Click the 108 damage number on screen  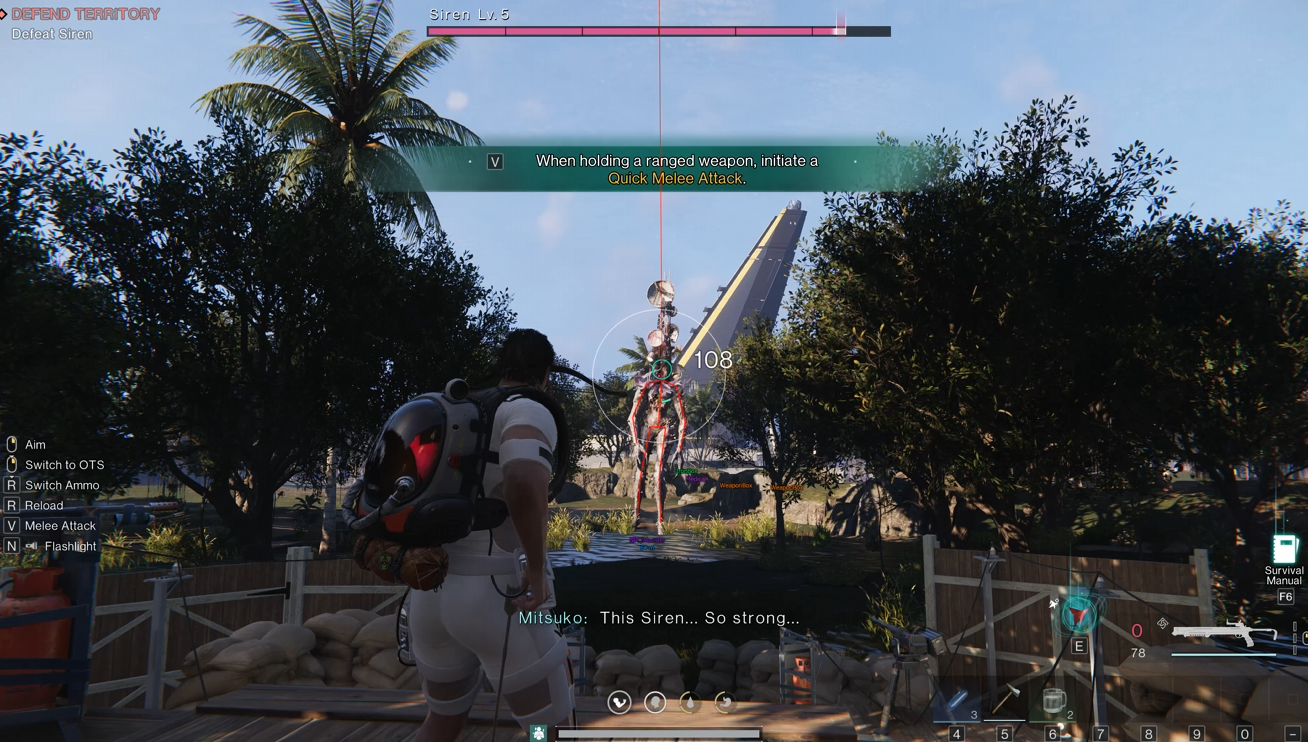(711, 359)
